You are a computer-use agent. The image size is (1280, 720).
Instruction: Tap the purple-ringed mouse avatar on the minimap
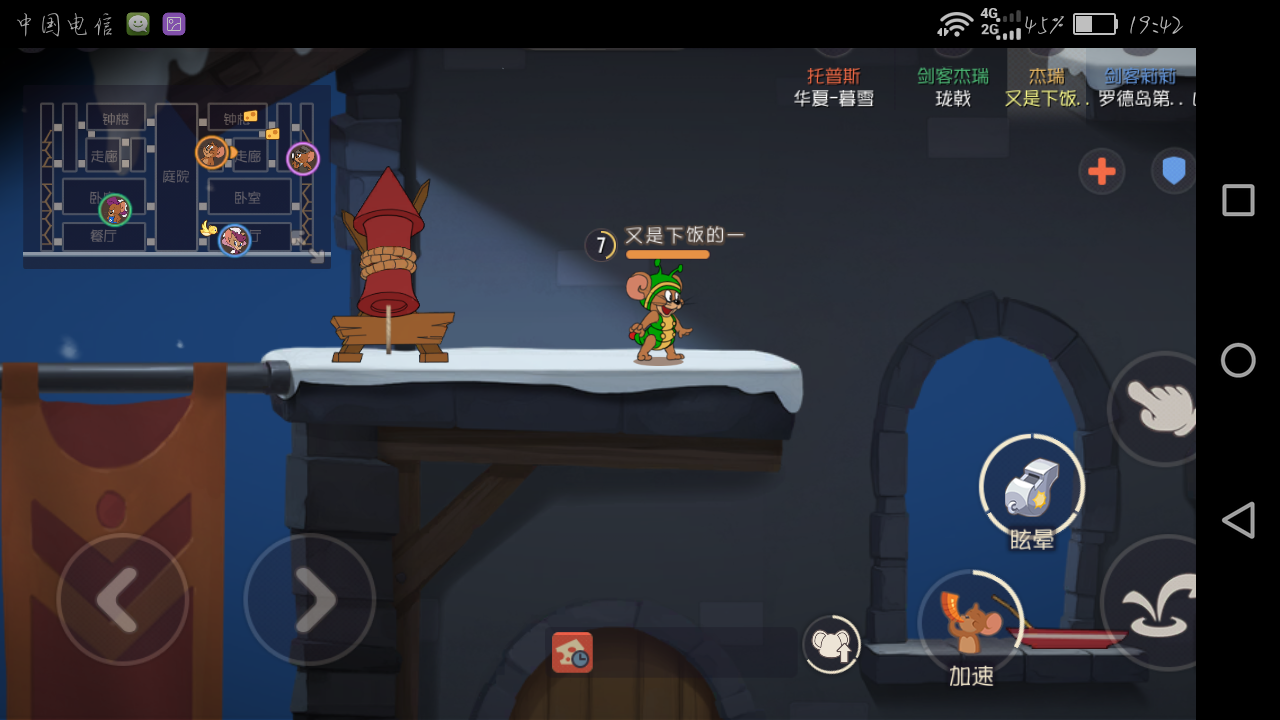click(x=303, y=160)
